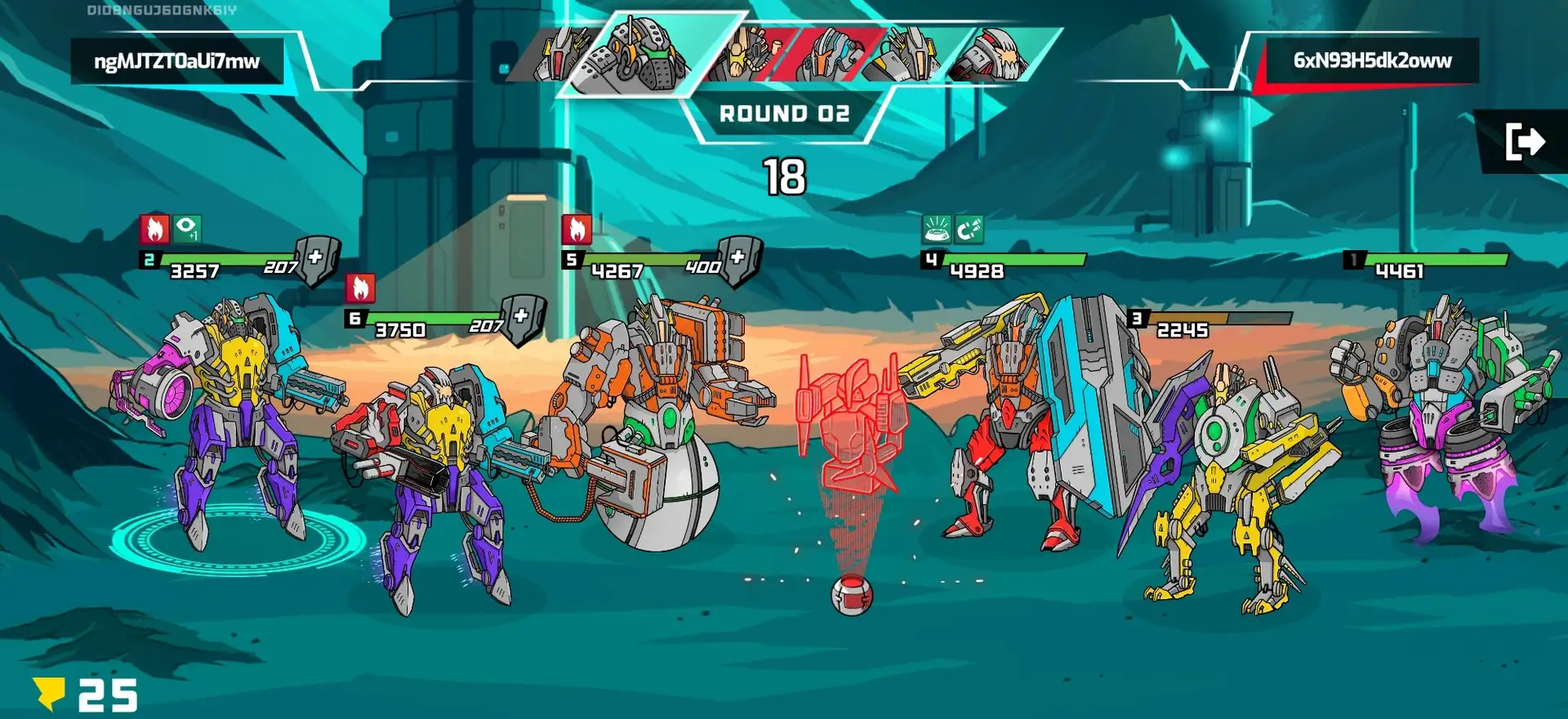Open player ngMJTZT0aUi7mw name tag
The height and width of the screenshot is (719, 1568).
tap(177, 61)
